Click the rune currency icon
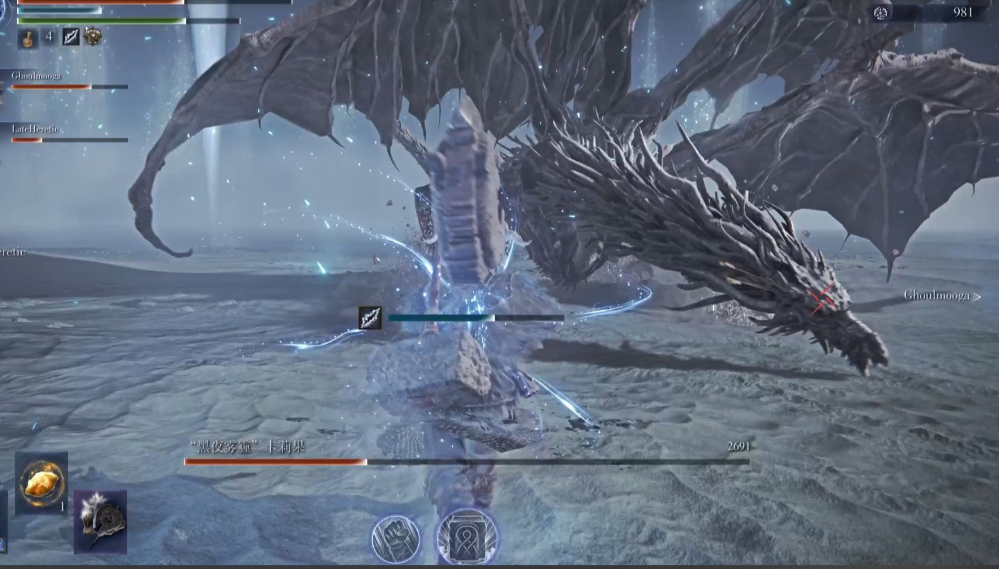 pos(881,13)
